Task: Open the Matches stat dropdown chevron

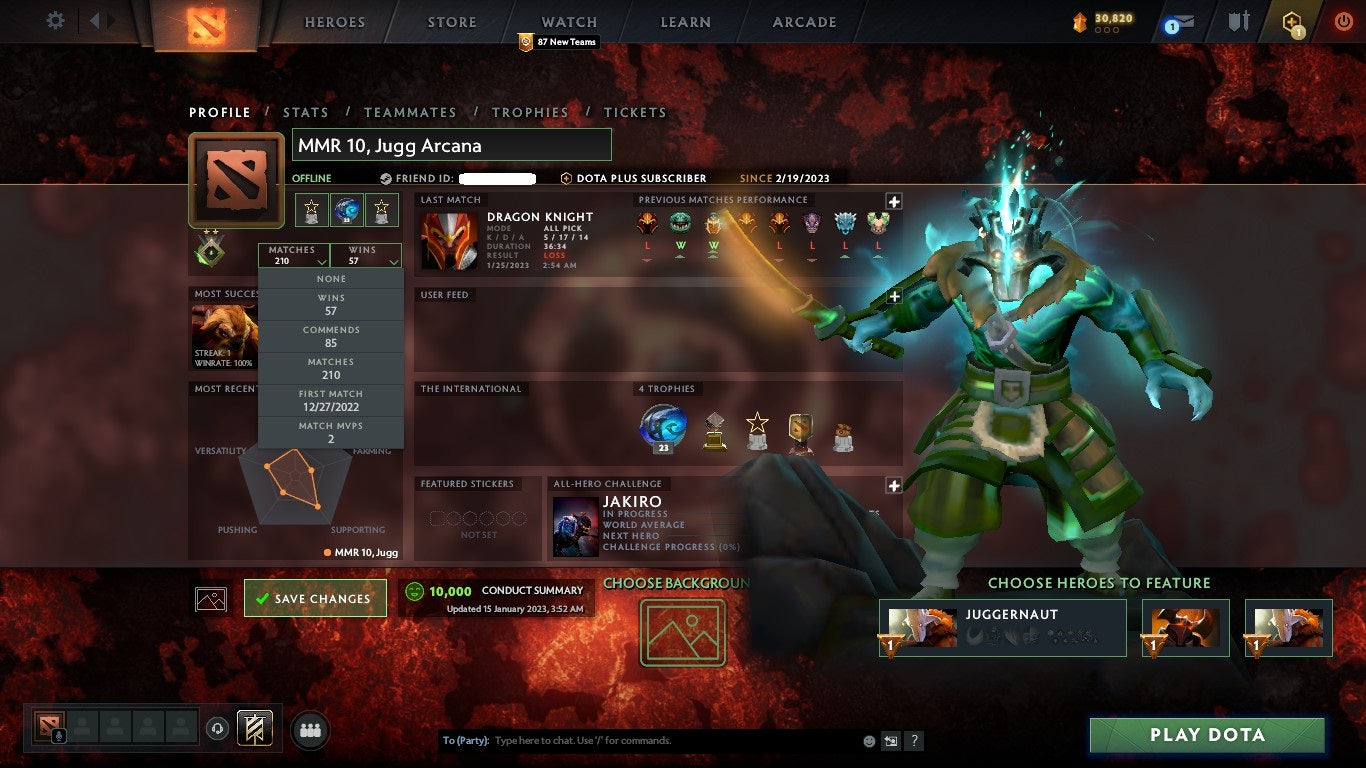Action: (x=320, y=261)
